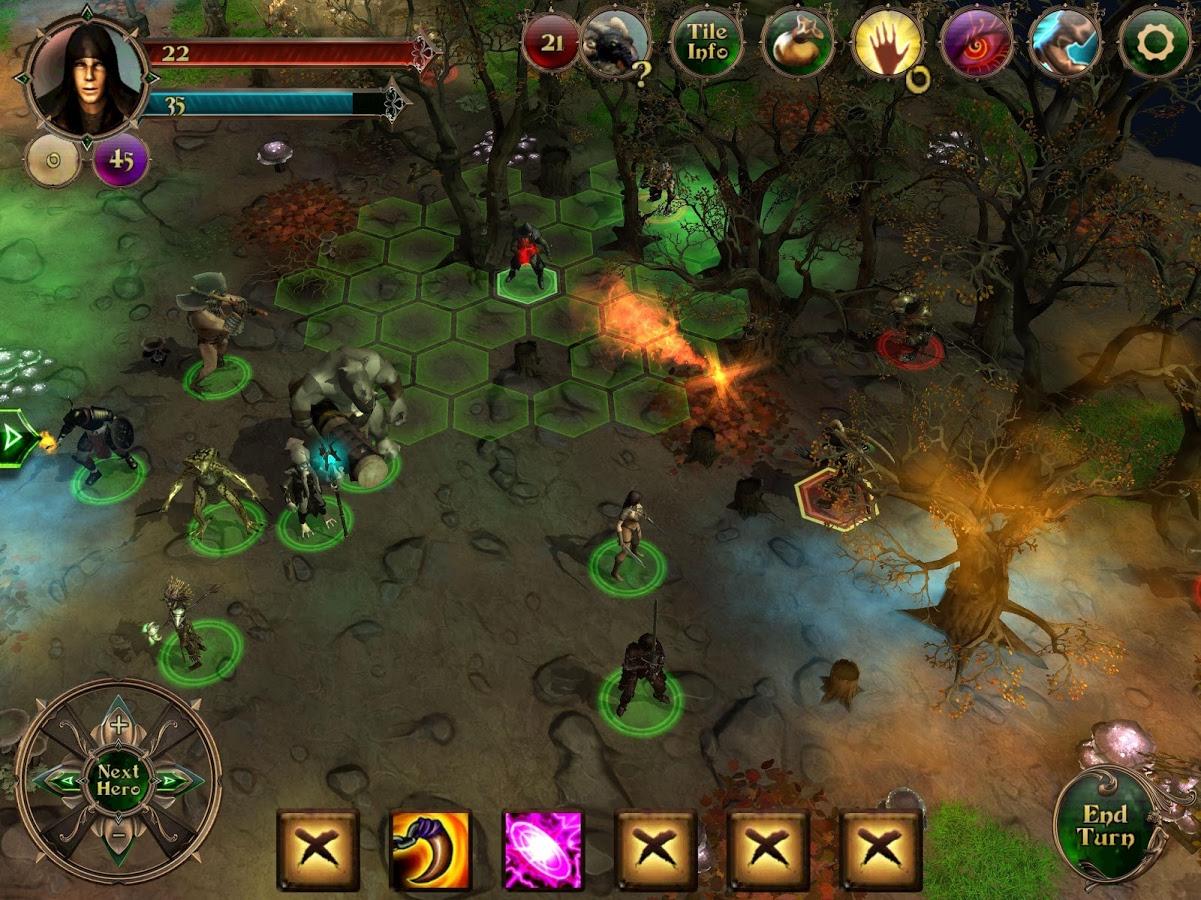
Task: End the current turn
Action: [x=1104, y=826]
